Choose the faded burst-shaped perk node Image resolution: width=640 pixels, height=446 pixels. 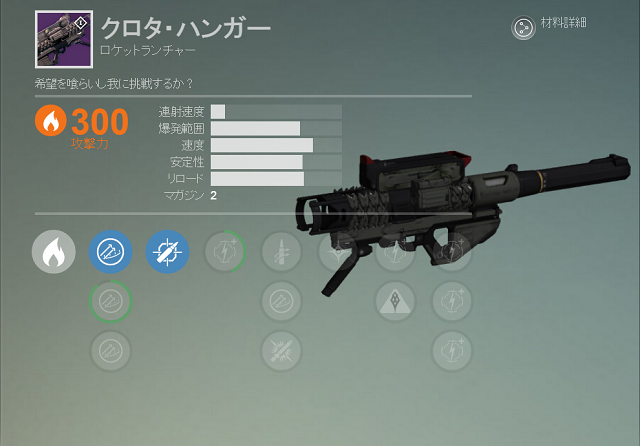(281, 349)
